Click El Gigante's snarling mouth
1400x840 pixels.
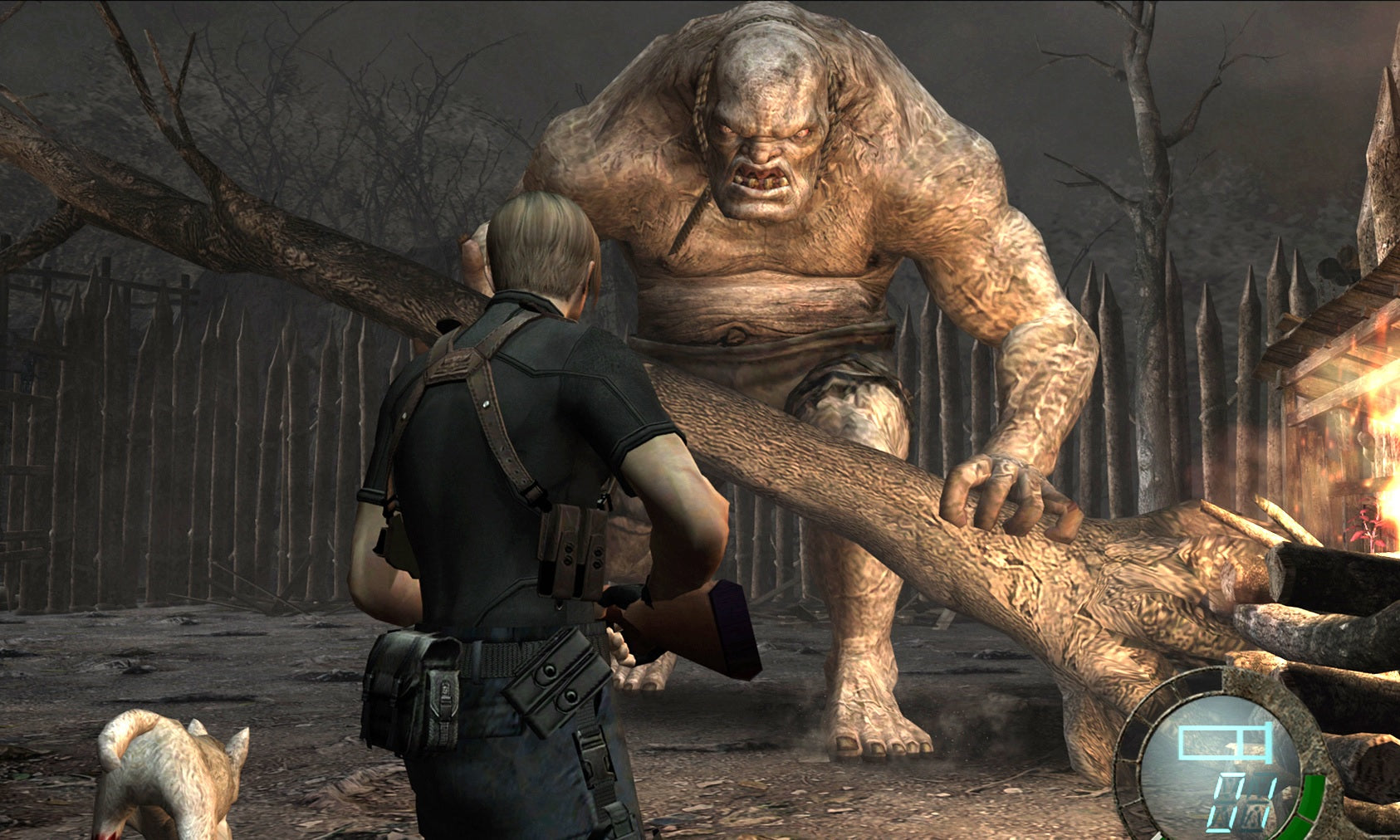(760, 178)
